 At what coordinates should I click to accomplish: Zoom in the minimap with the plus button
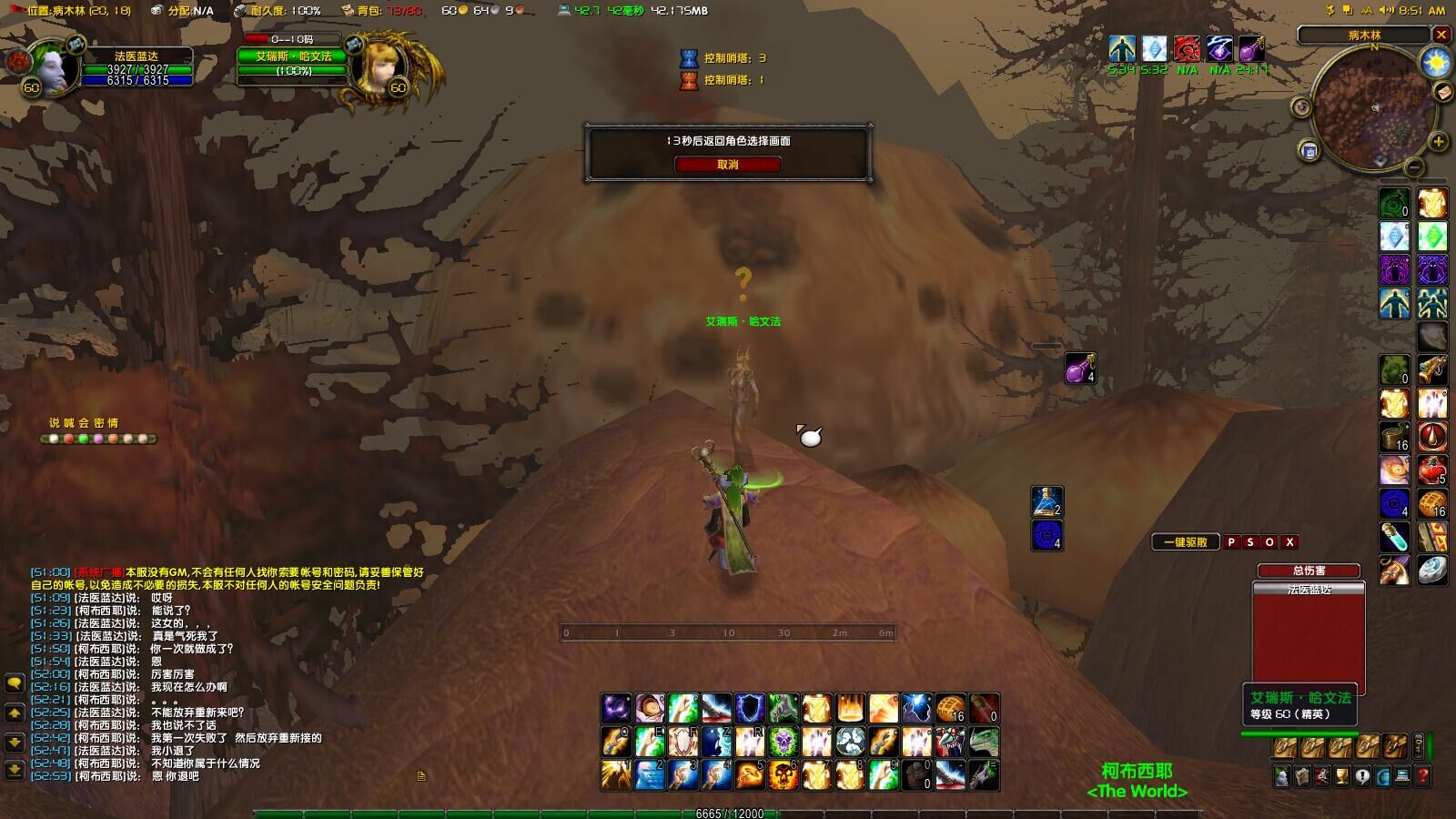pyautogui.click(x=1438, y=141)
